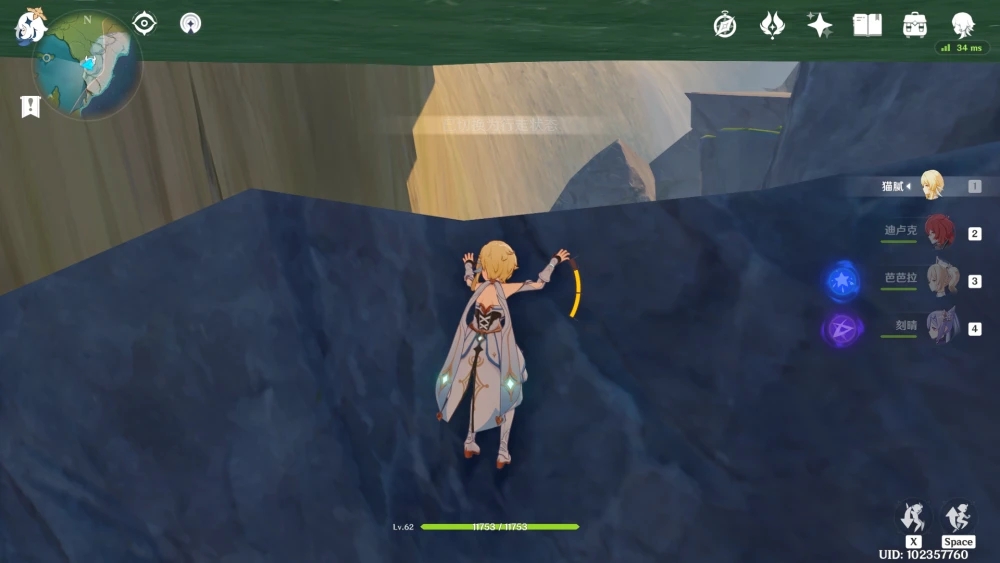
Task: Open the four-pointed star events icon
Action: [x=820, y=25]
